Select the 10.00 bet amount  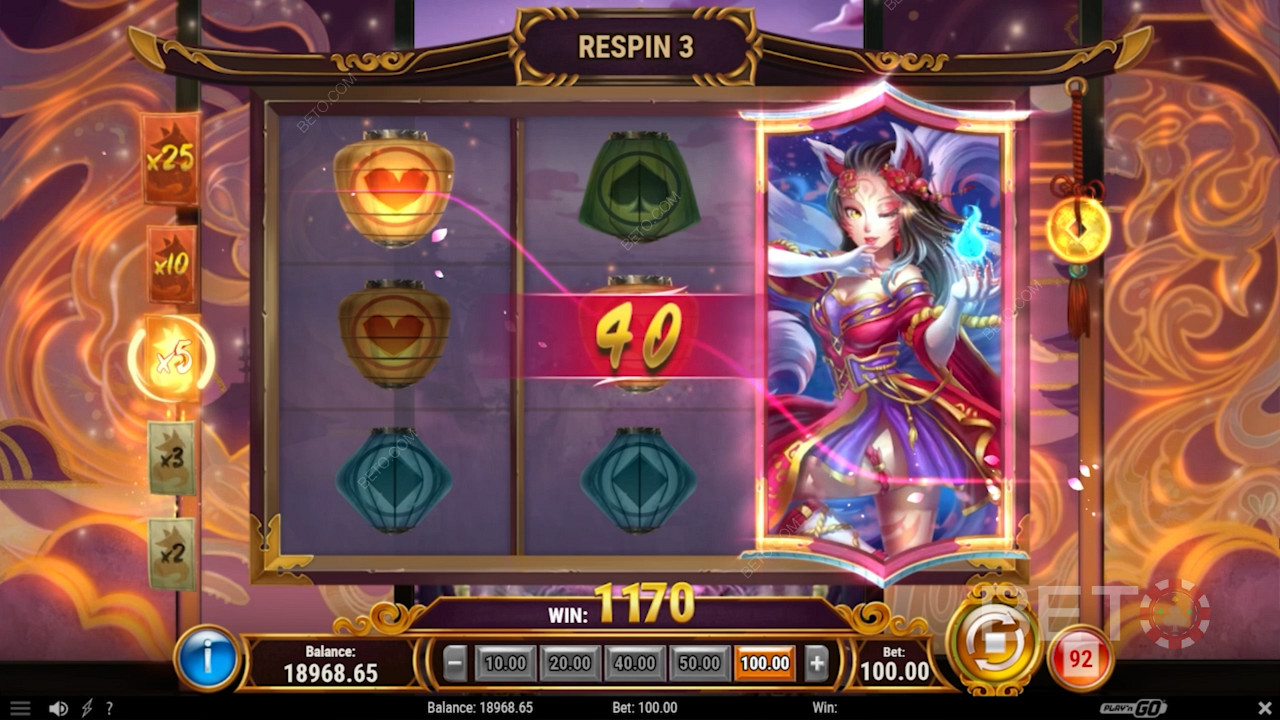click(505, 663)
